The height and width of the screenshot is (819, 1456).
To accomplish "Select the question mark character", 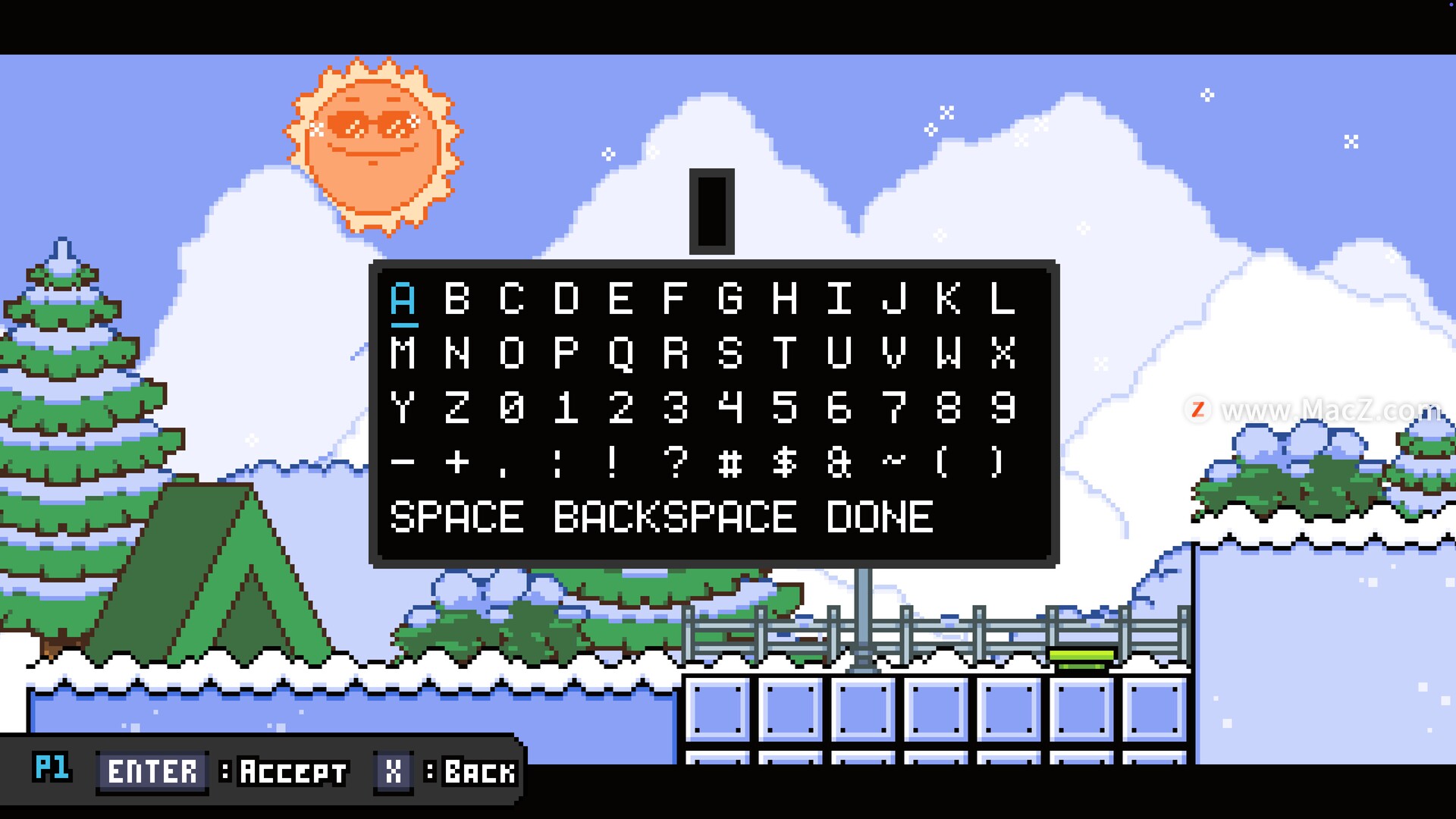I will click(675, 462).
